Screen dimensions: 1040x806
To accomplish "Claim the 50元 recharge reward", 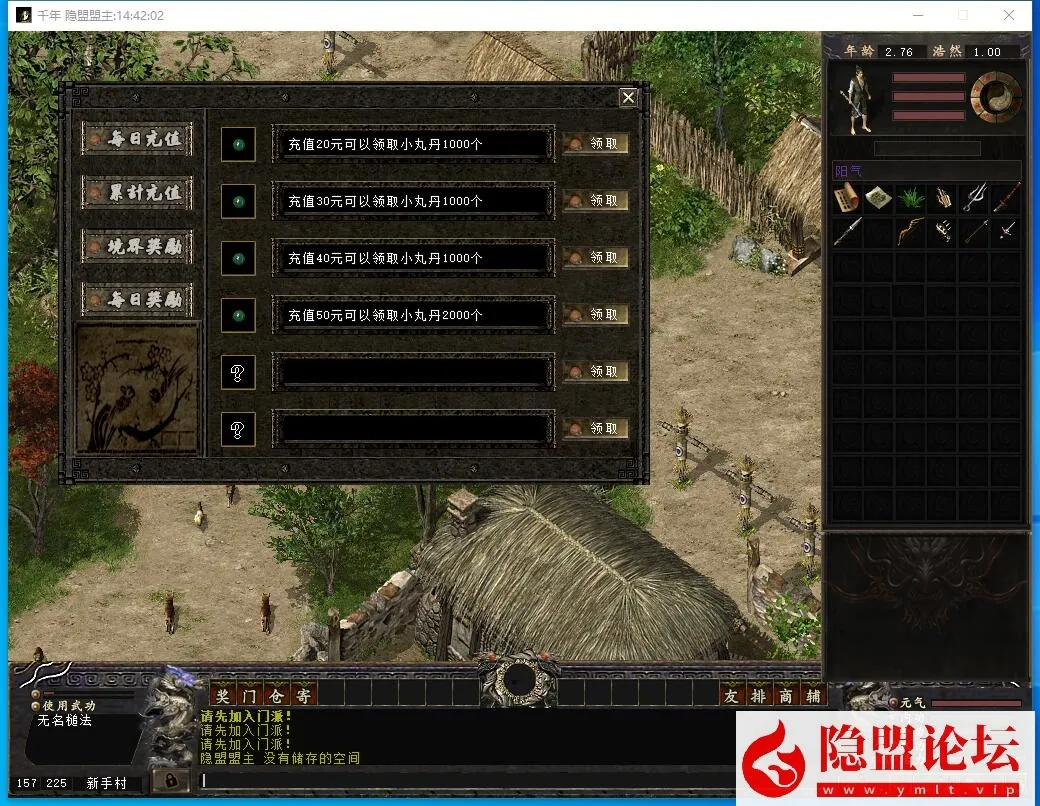I will click(596, 315).
